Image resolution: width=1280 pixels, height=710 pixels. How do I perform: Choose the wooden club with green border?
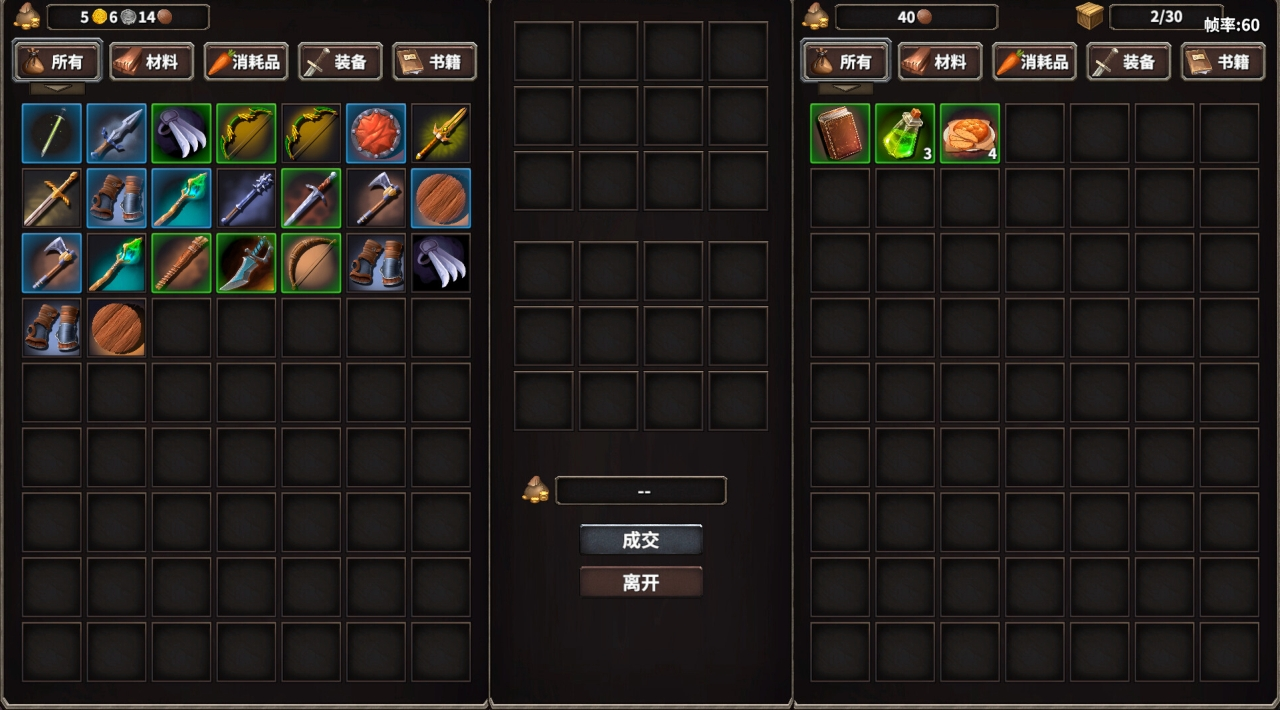coord(181,263)
